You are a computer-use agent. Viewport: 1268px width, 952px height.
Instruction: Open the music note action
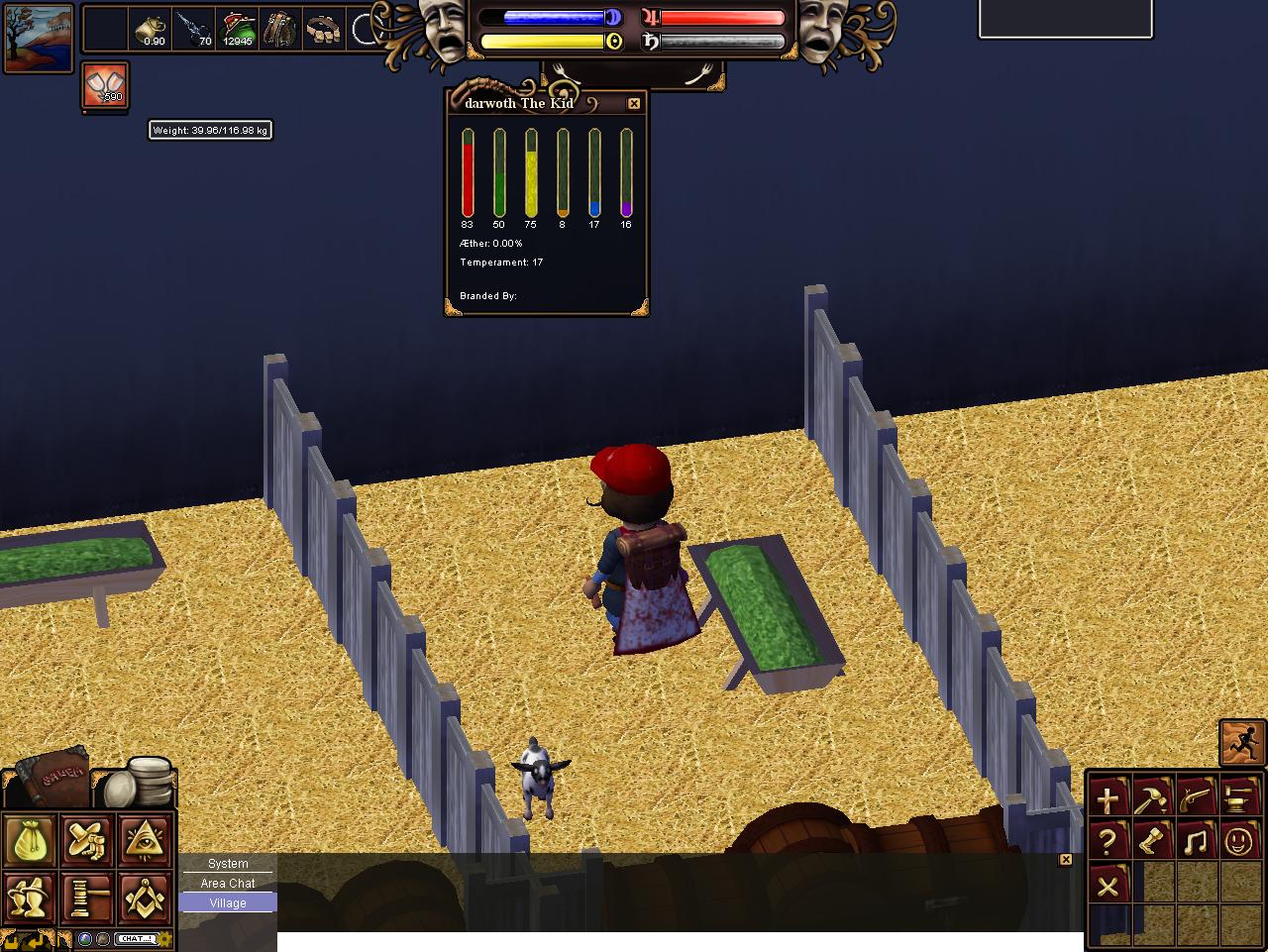click(x=1195, y=842)
